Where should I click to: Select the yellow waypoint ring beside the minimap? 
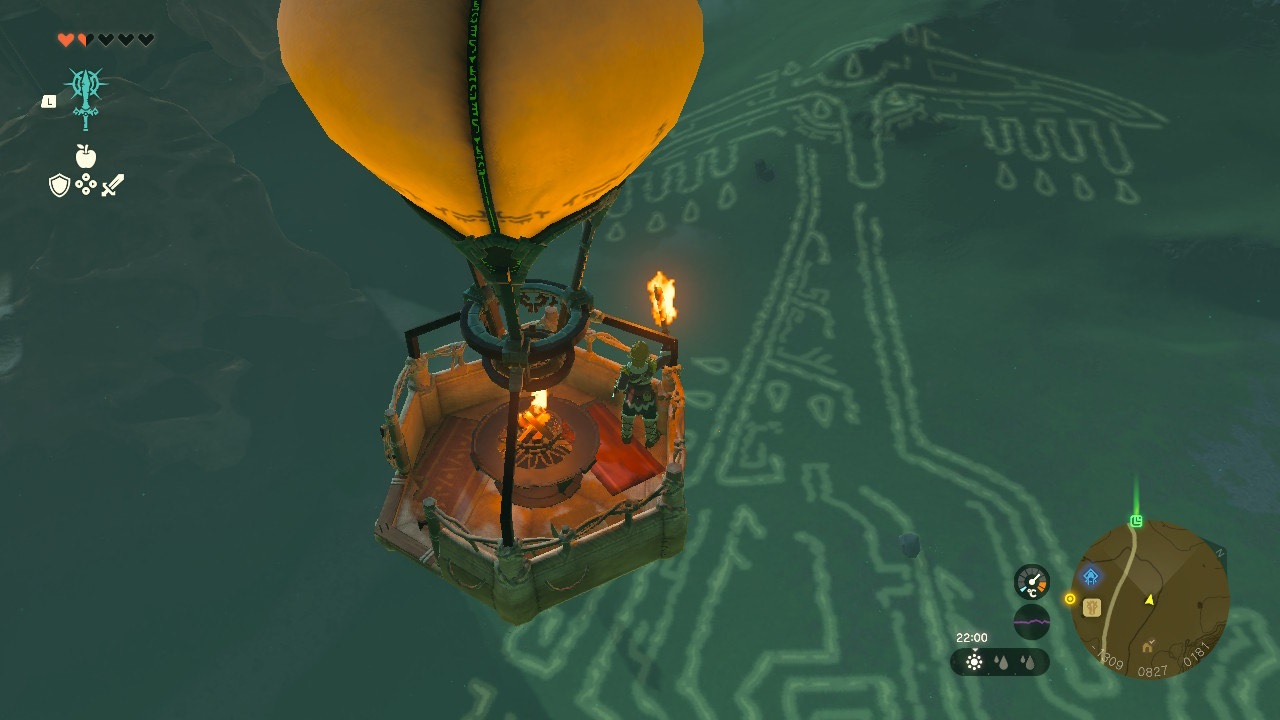click(x=1070, y=597)
